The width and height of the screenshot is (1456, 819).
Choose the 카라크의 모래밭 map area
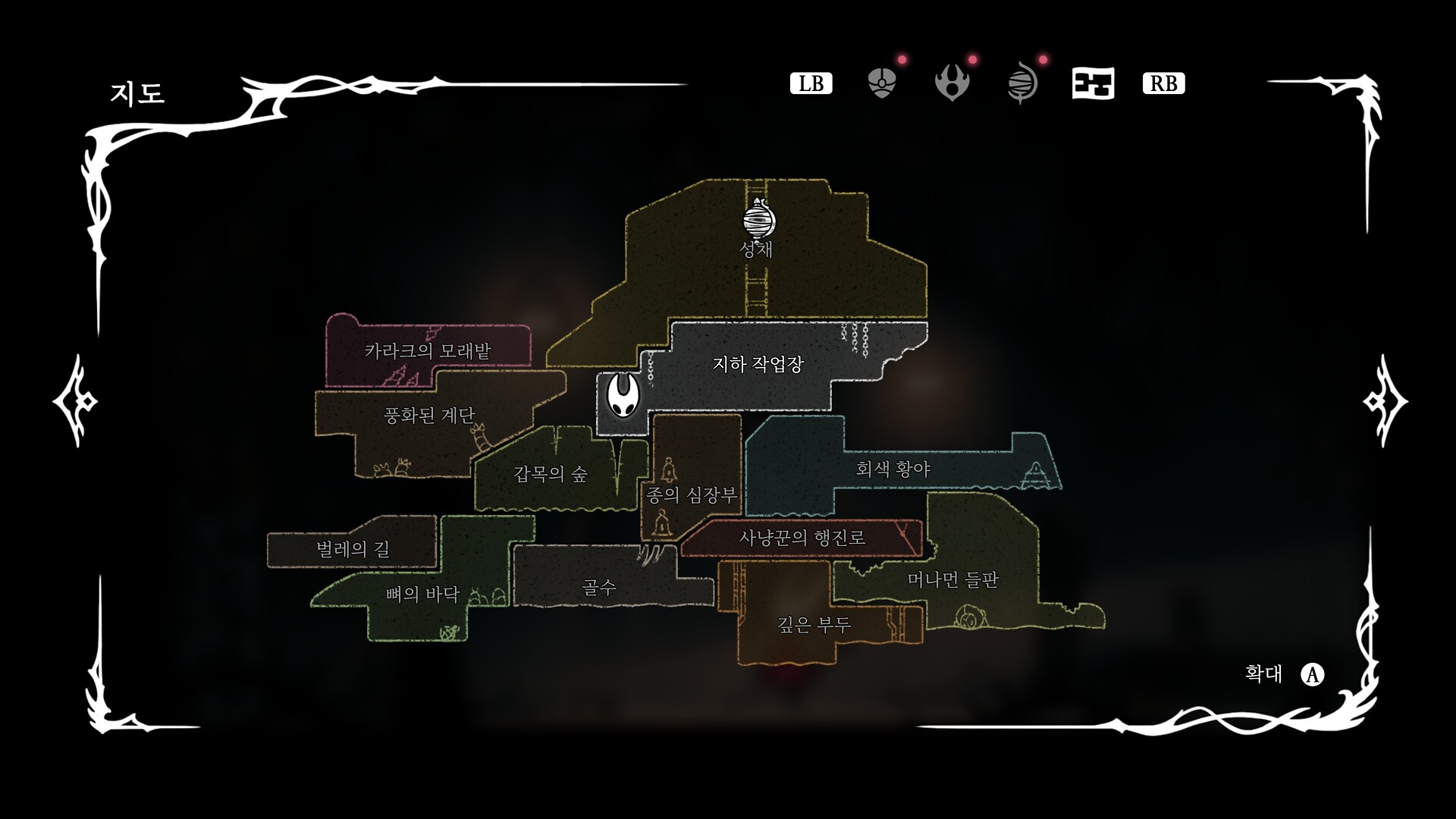tap(428, 351)
